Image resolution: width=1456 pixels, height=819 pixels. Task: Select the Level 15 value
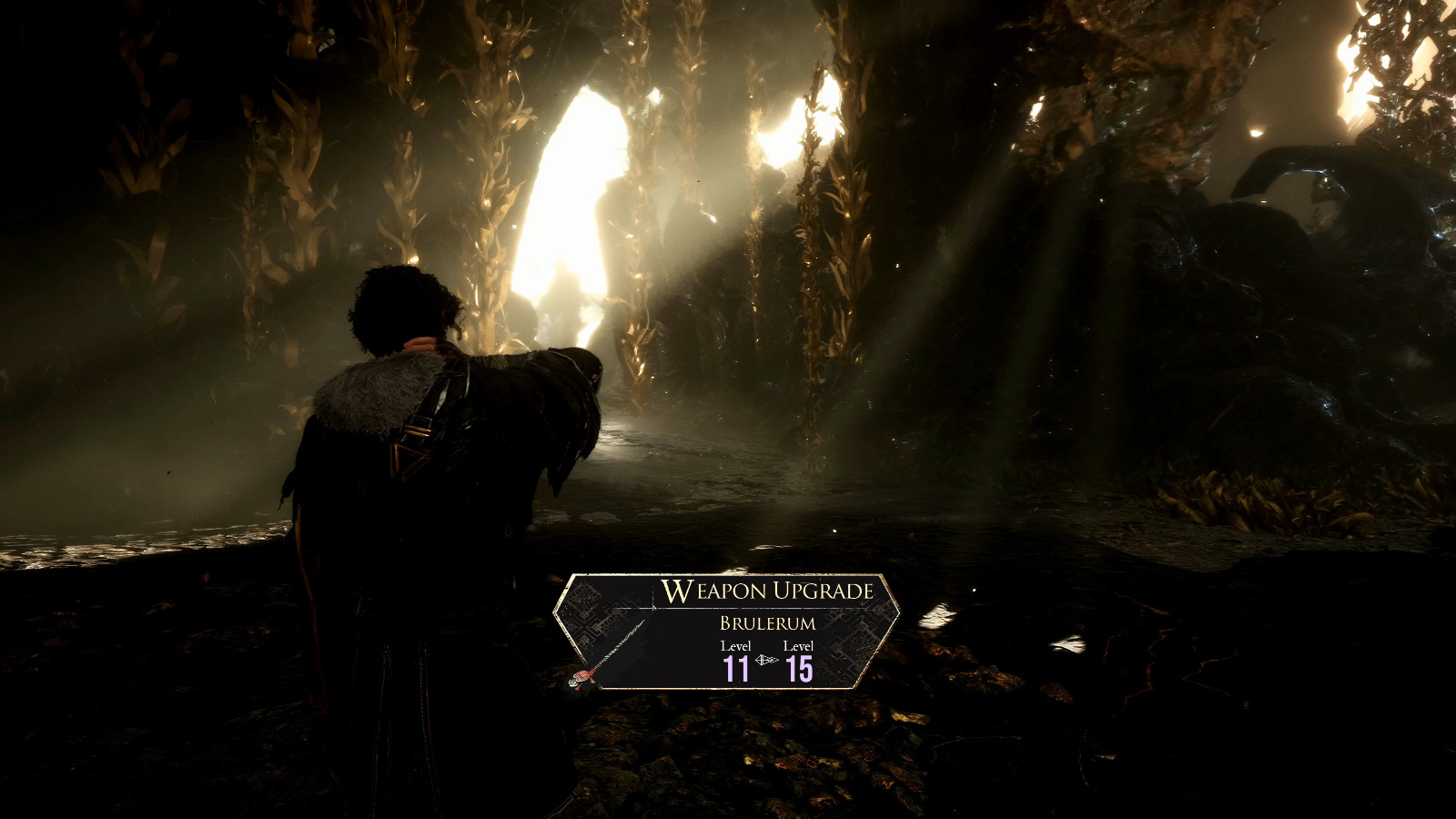point(798,668)
